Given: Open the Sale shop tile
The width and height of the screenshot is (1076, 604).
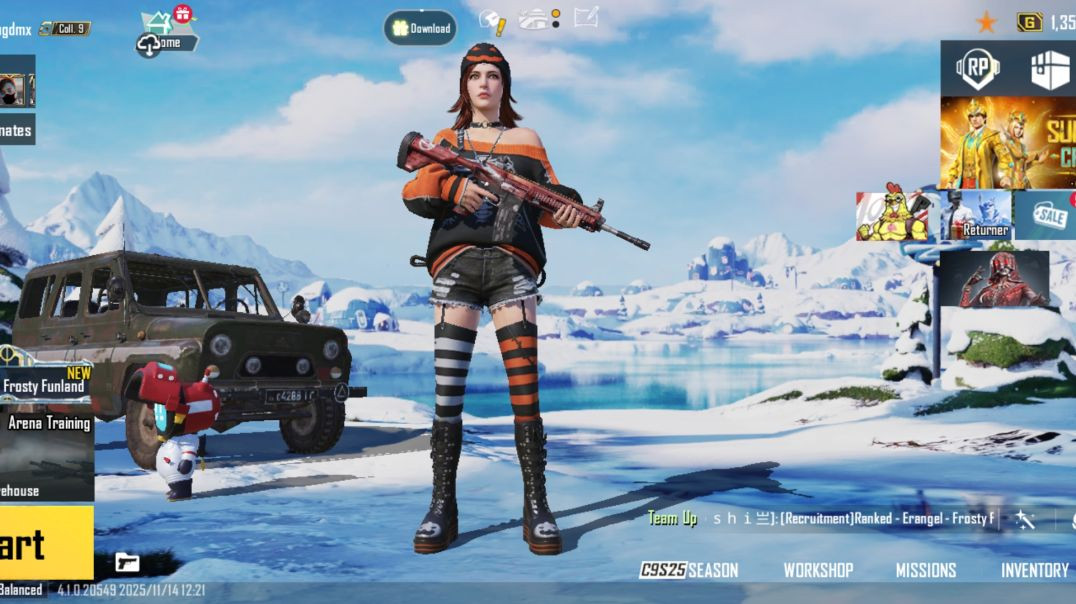Looking at the screenshot, I should click(x=1046, y=215).
